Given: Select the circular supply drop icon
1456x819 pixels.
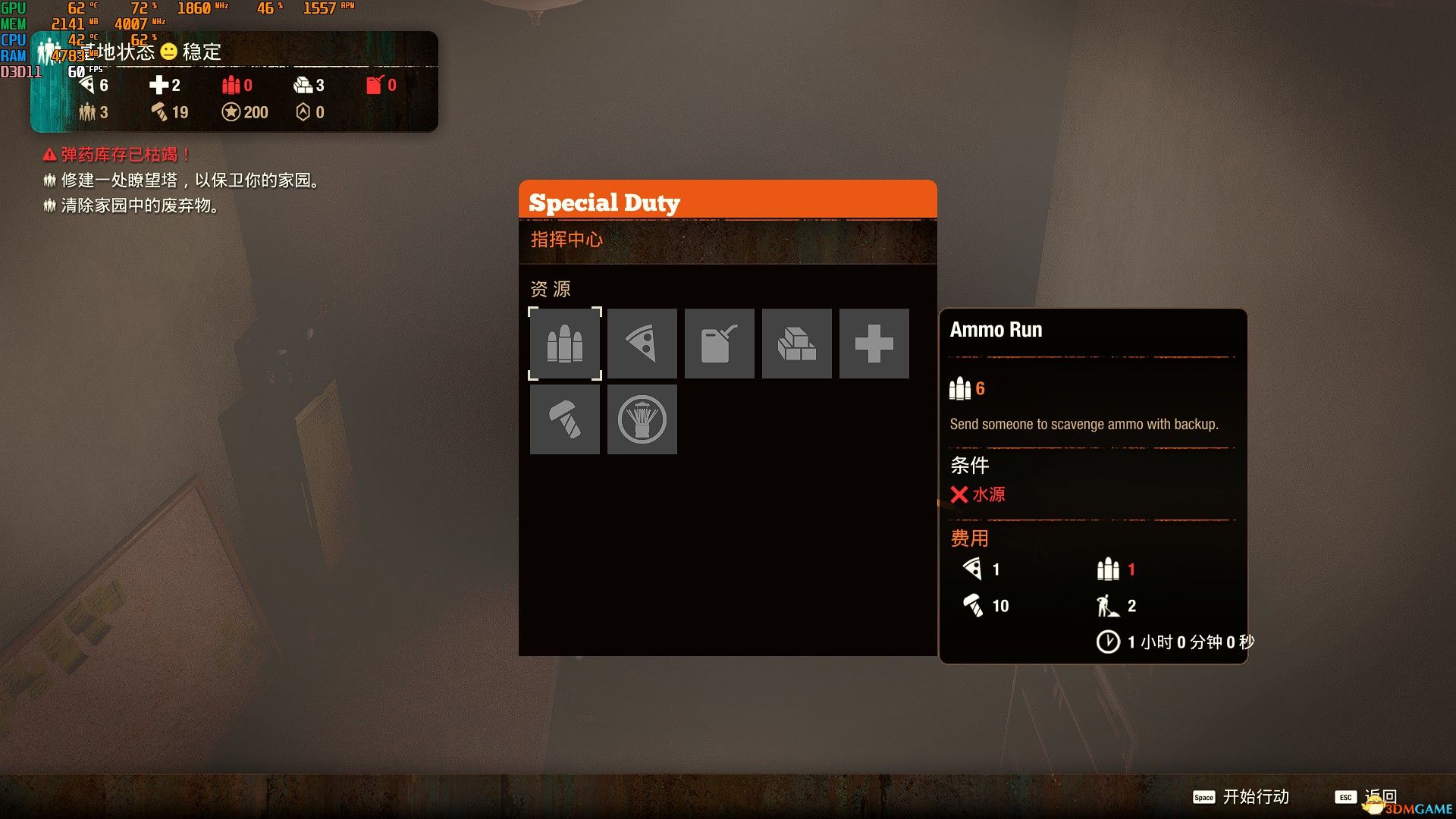Looking at the screenshot, I should point(642,419).
